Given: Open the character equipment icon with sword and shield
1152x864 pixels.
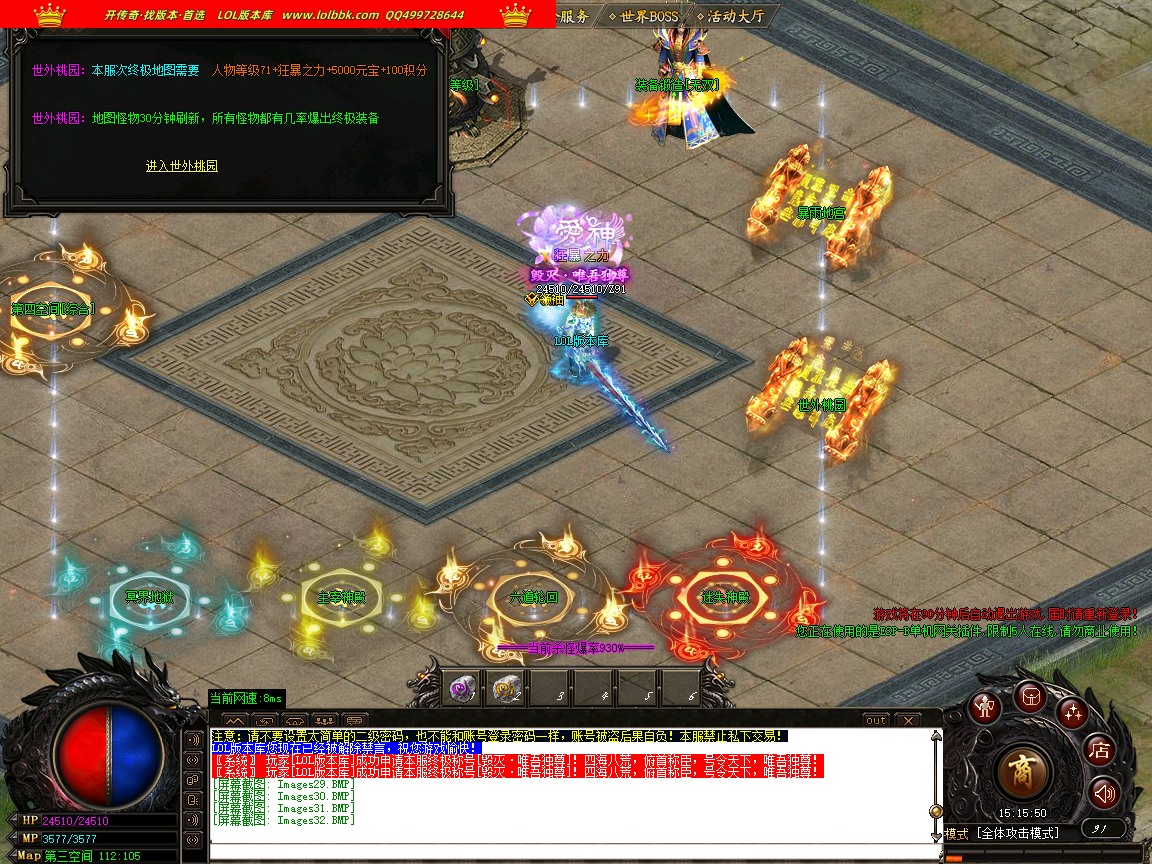Looking at the screenshot, I should 987,707.
